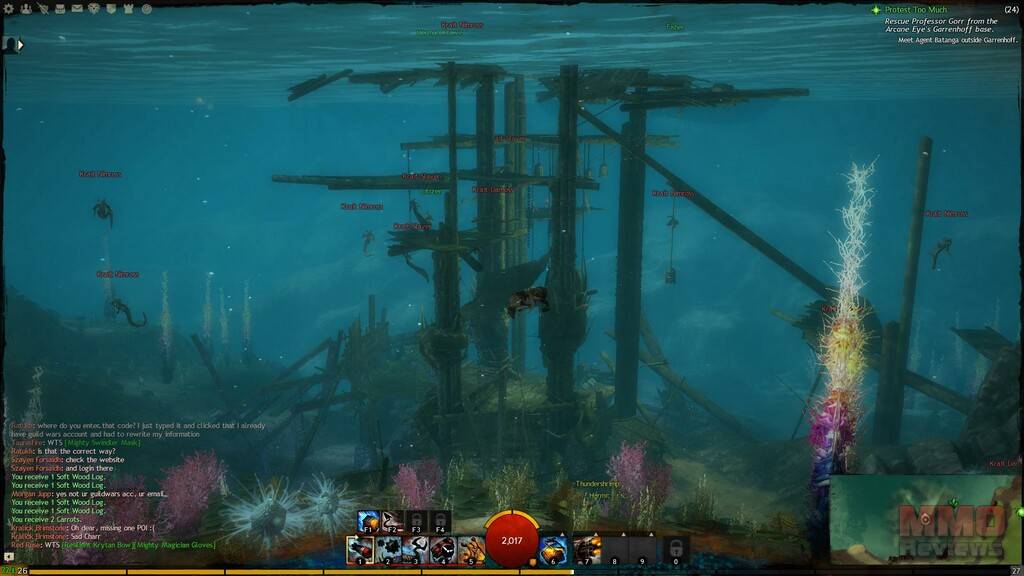Trigger weapon skill 4 with the red crate icon

pyautogui.click(x=443, y=548)
